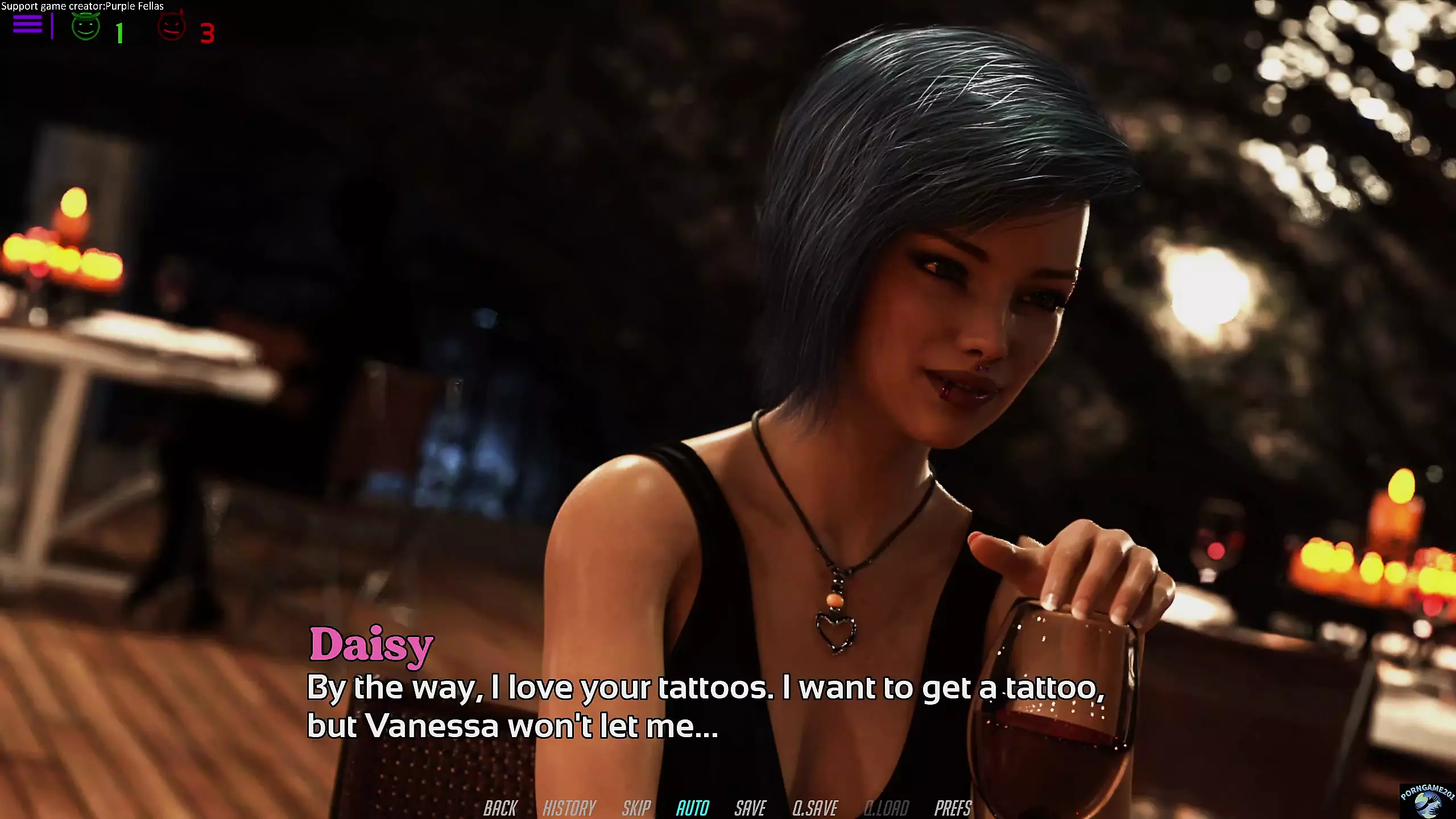Open the purple hamburger menu
The width and height of the screenshot is (1456, 819).
[x=27, y=24]
